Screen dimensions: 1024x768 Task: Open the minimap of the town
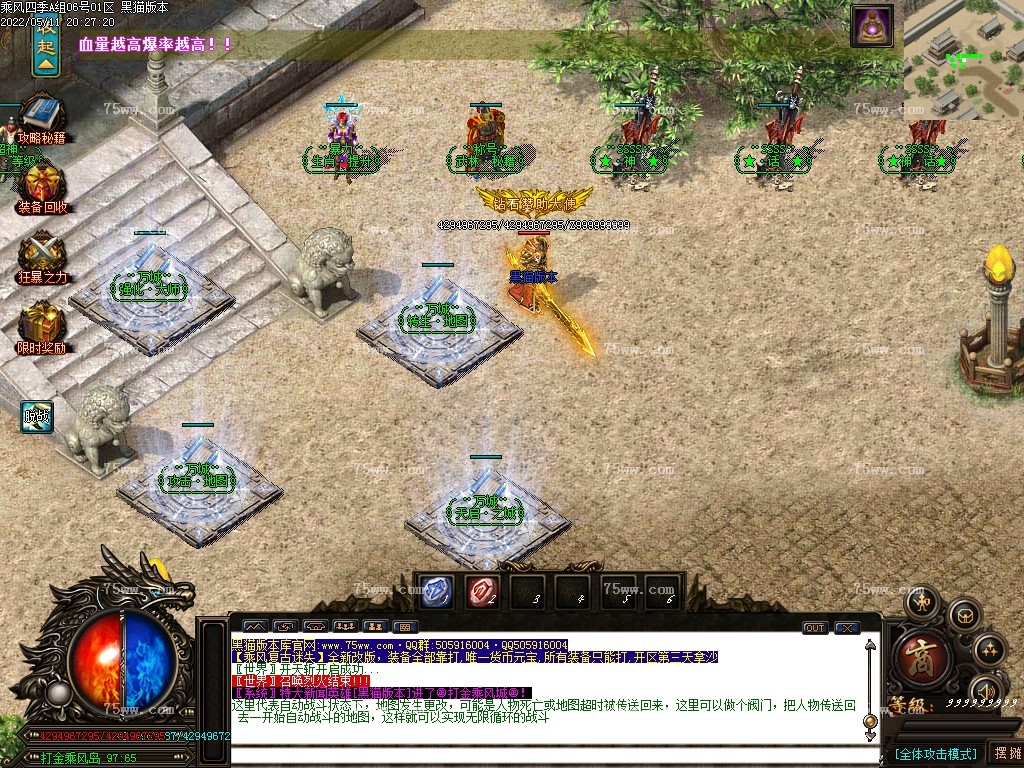pos(964,60)
